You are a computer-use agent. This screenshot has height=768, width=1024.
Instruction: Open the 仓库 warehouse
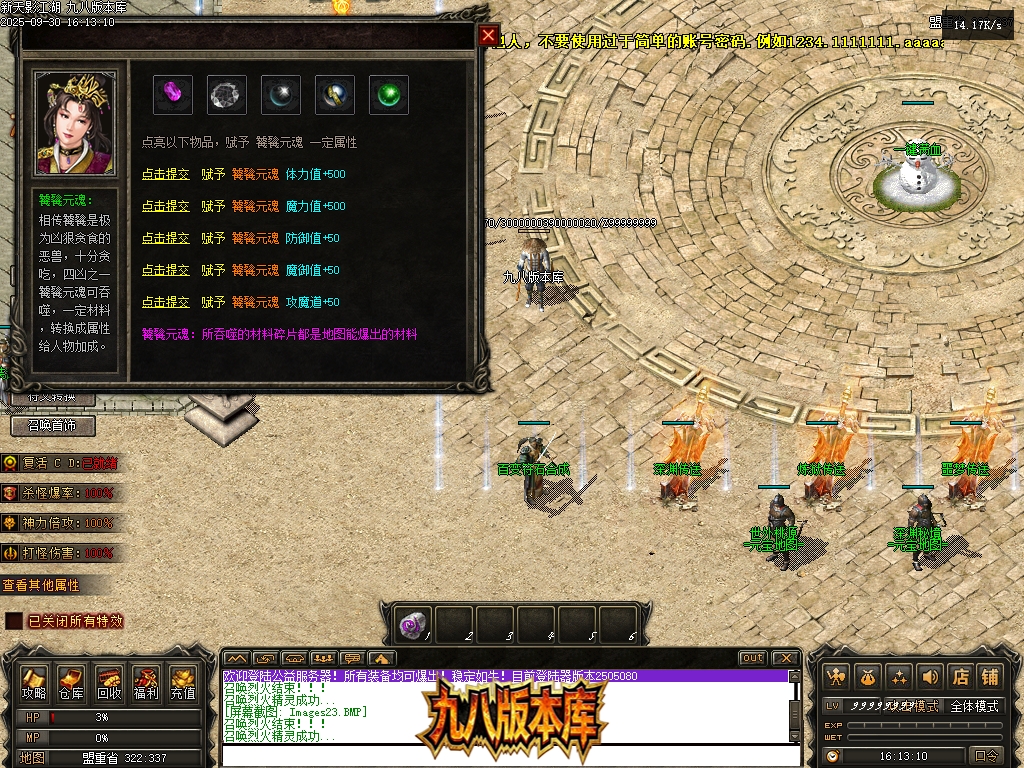(x=71, y=683)
